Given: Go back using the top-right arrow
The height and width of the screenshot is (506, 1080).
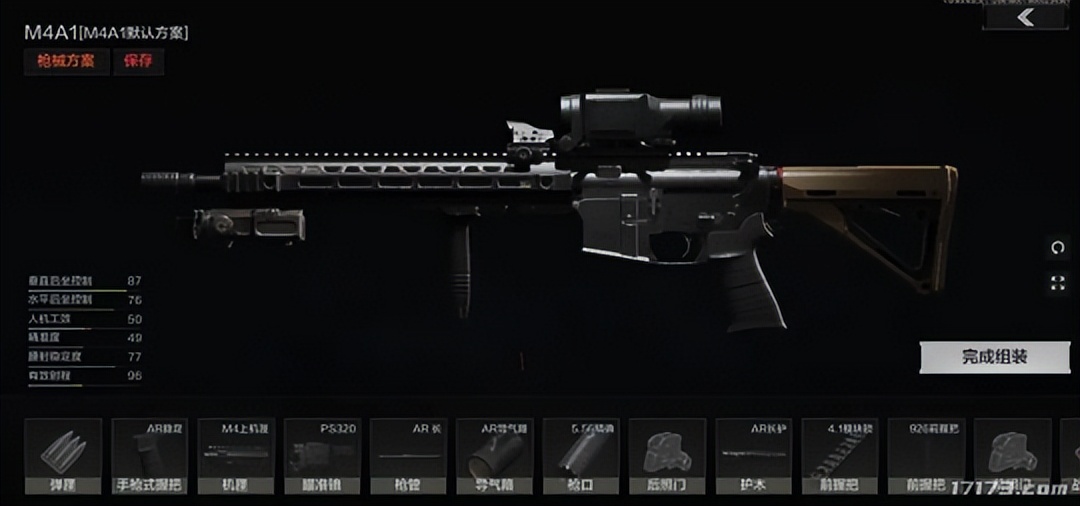Looking at the screenshot, I should coord(1025,18).
